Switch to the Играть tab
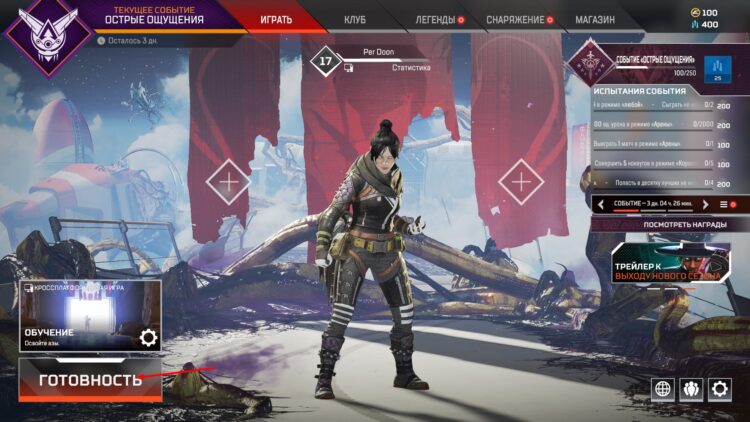The height and width of the screenshot is (422, 750). tap(276, 19)
